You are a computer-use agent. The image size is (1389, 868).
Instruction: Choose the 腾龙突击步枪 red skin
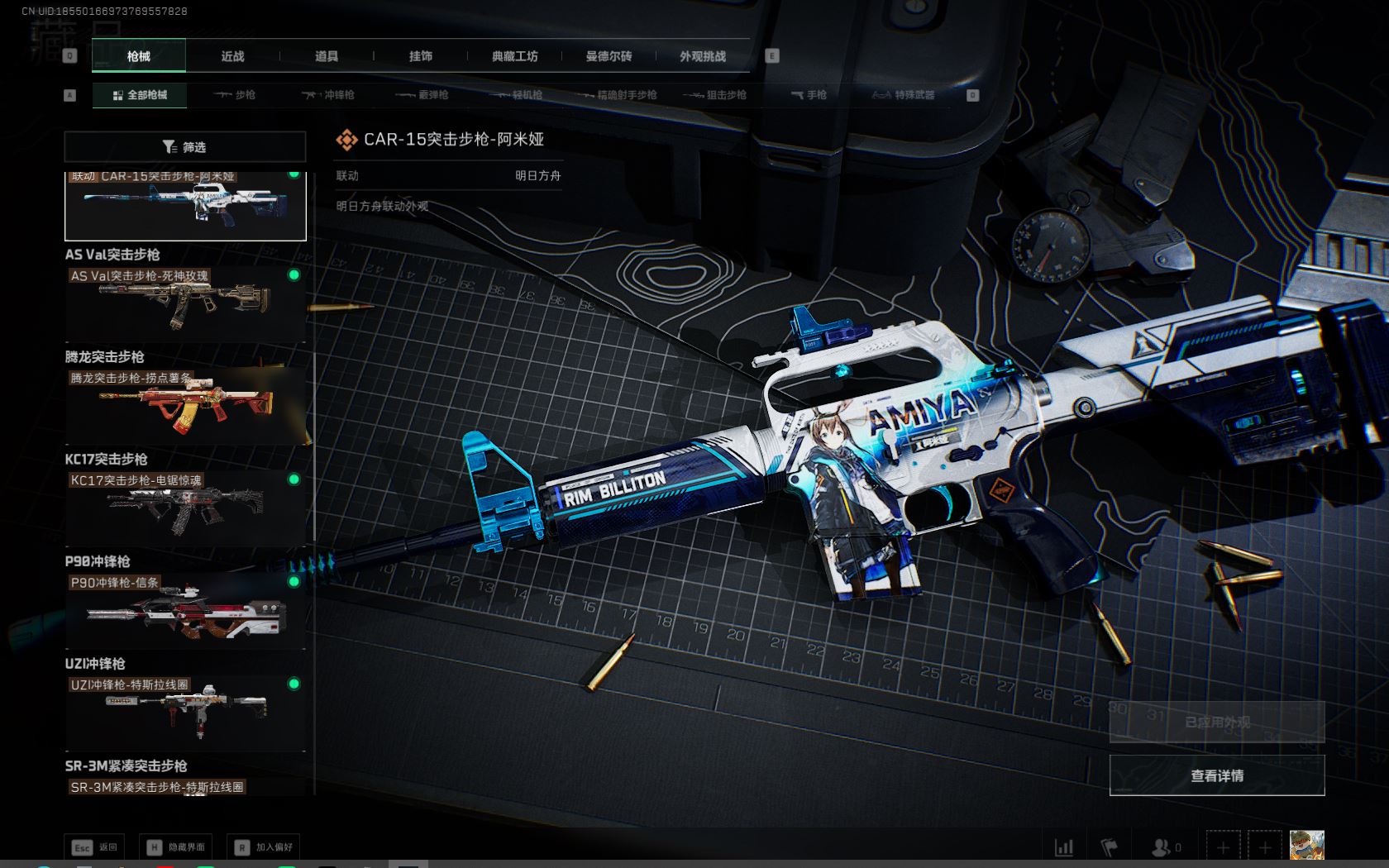click(185, 405)
